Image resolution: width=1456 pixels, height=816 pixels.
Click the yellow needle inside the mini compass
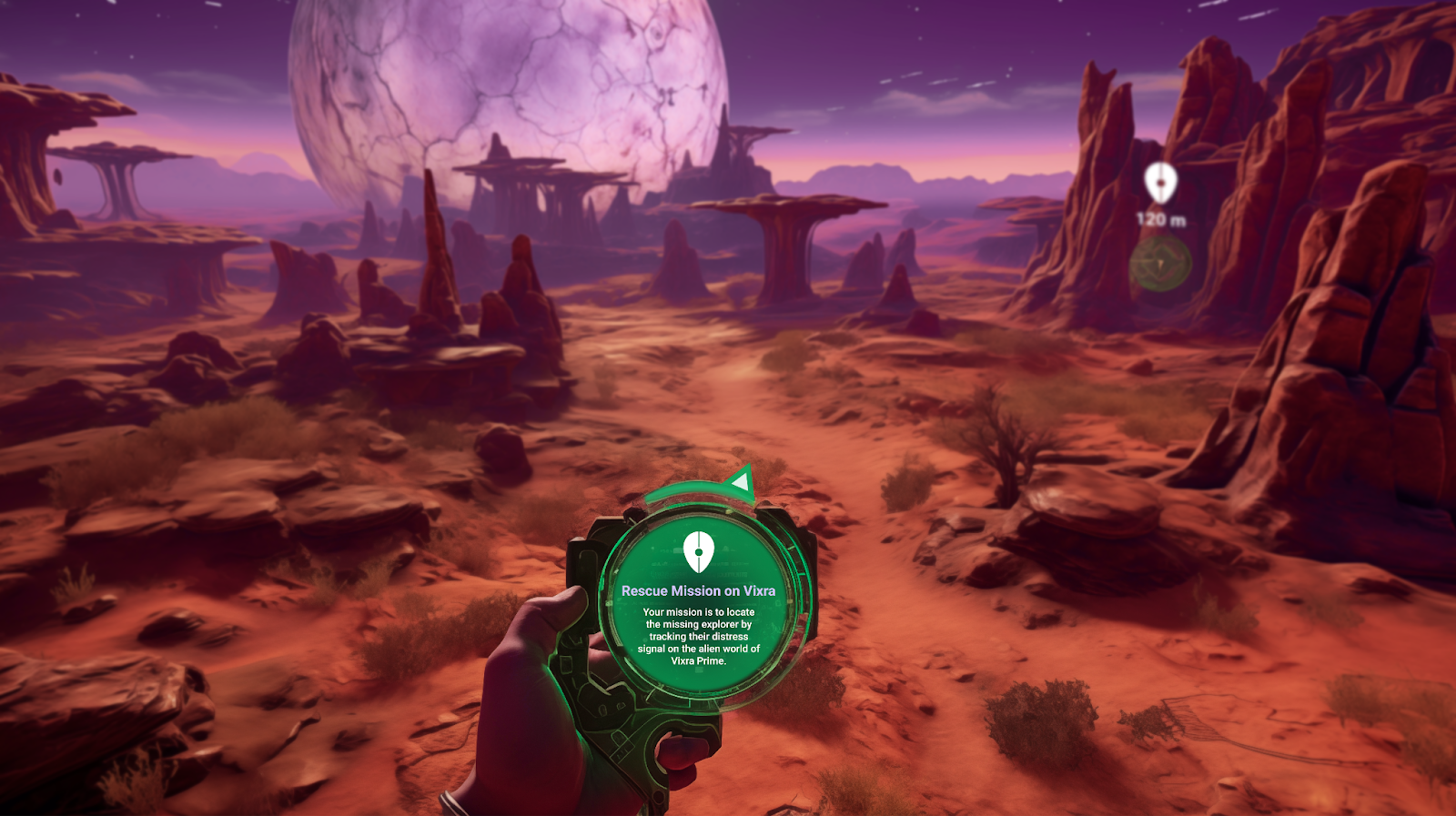tap(1162, 264)
